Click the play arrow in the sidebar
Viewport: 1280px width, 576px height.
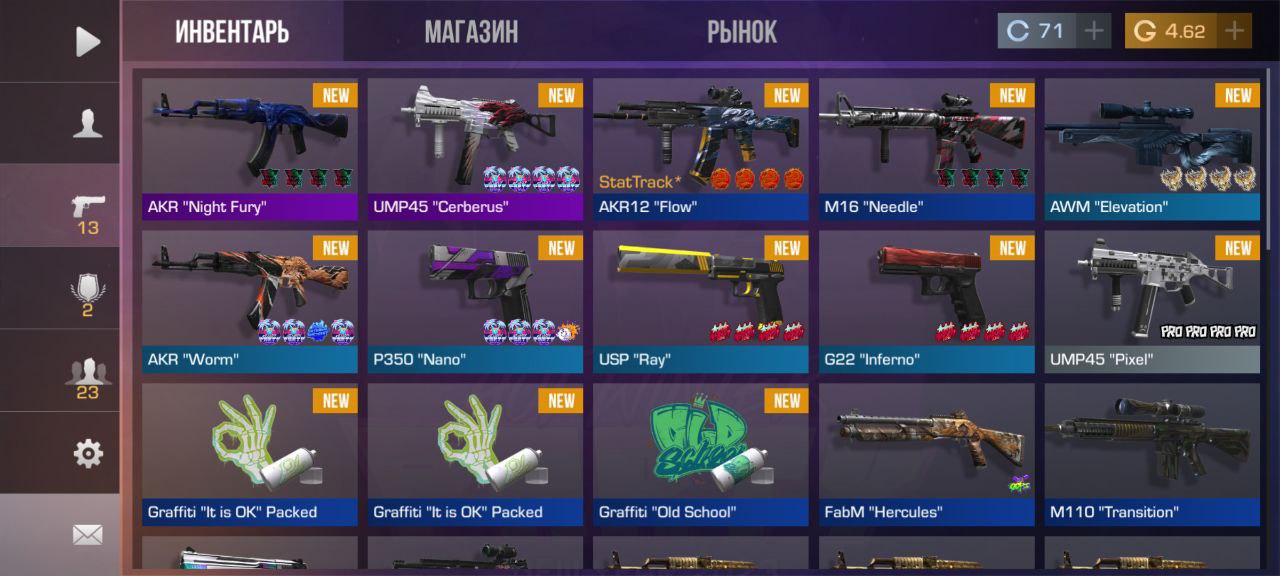[x=88, y=41]
